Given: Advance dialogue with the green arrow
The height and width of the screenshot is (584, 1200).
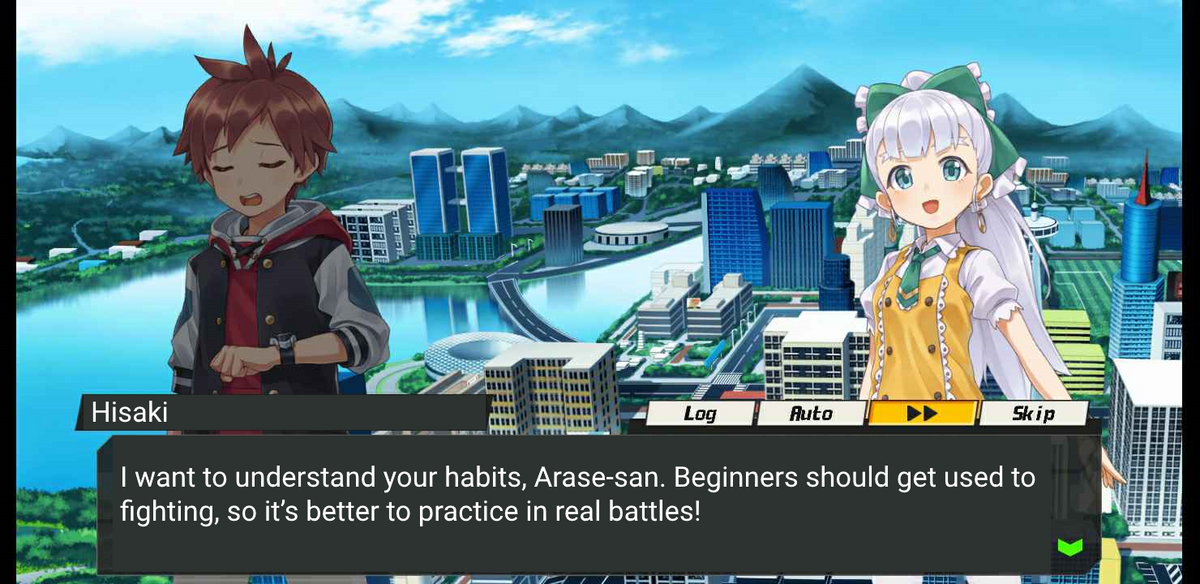Looking at the screenshot, I should click(x=1069, y=546).
